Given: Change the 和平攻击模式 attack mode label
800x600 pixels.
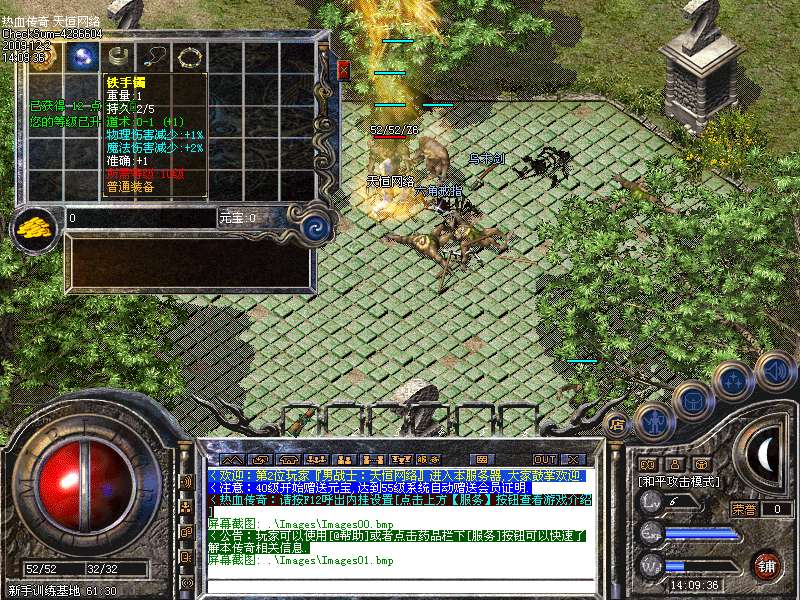Looking at the screenshot, I should click(x=678, y=481).
